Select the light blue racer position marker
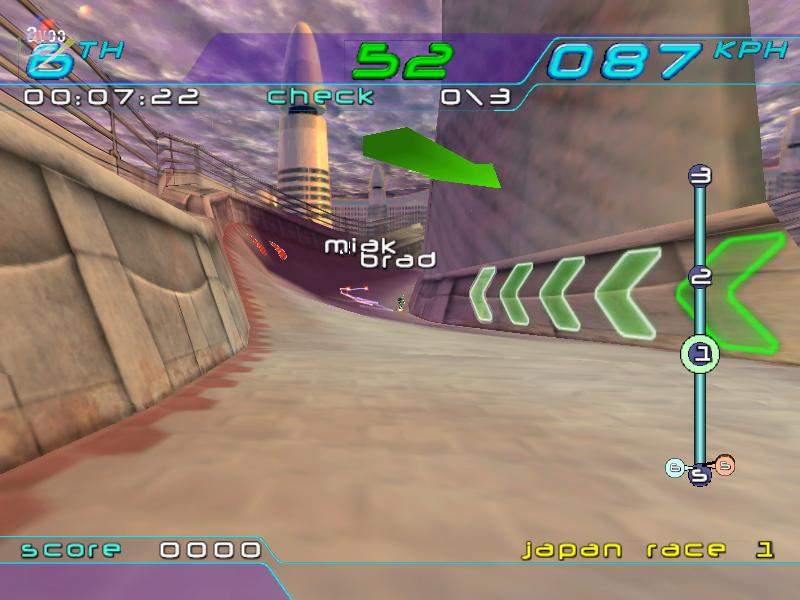The width and height of the screenshot is (800, 600). click(676, 466)
